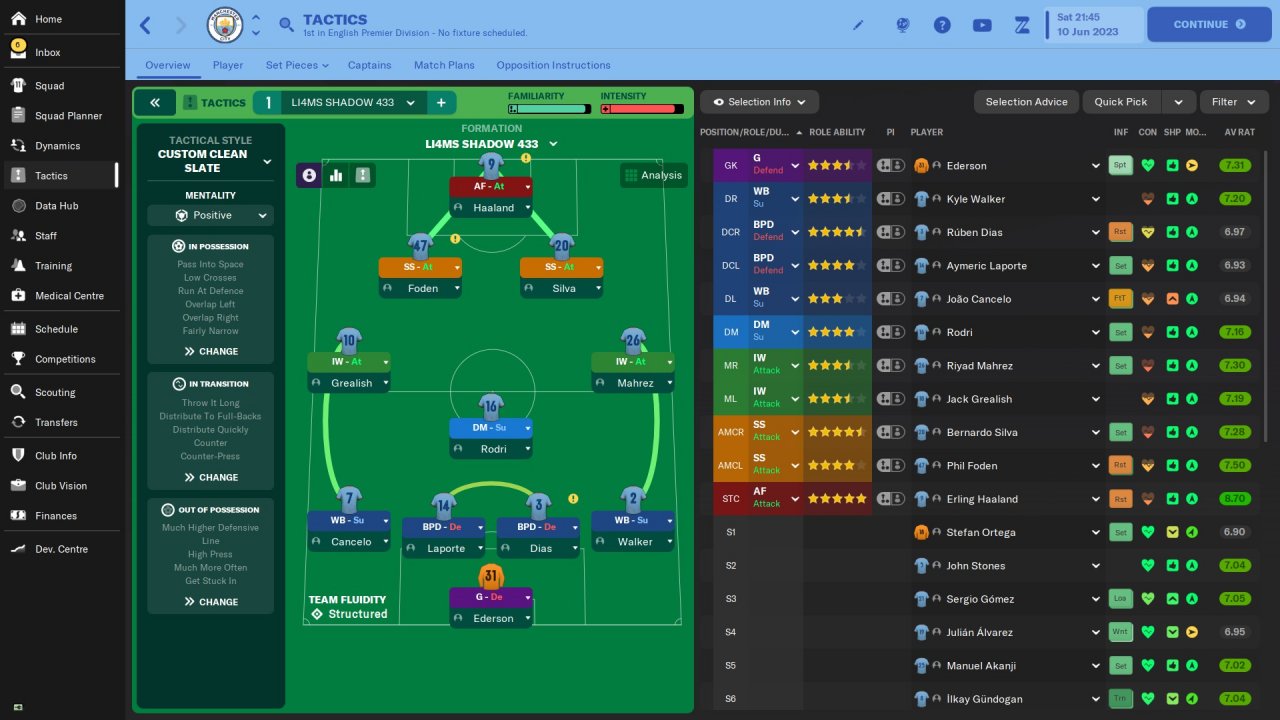Open the Training section
1280x720 pixels.
coord(53,266)
